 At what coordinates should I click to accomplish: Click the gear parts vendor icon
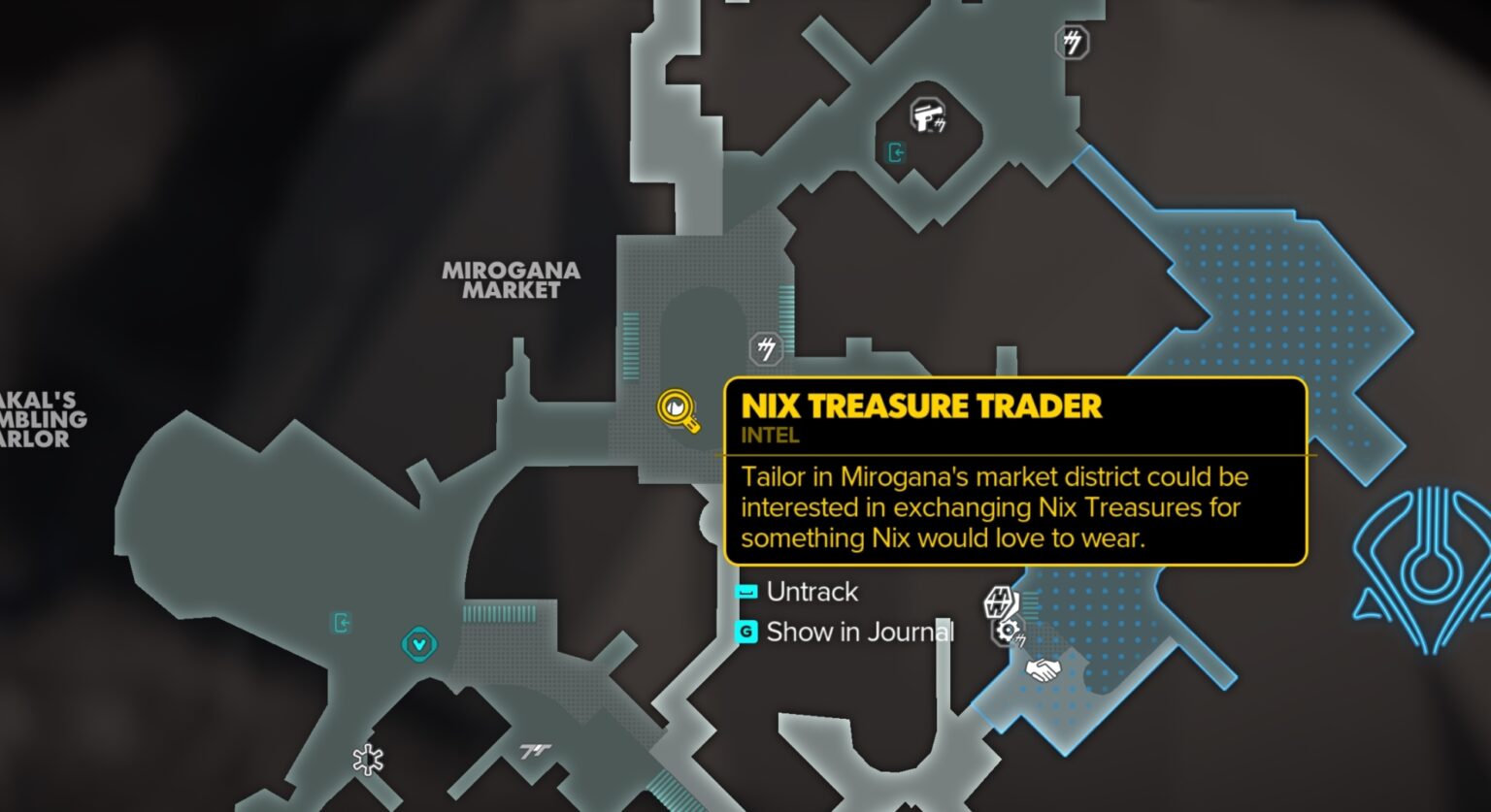click(x=1008, y=632)
